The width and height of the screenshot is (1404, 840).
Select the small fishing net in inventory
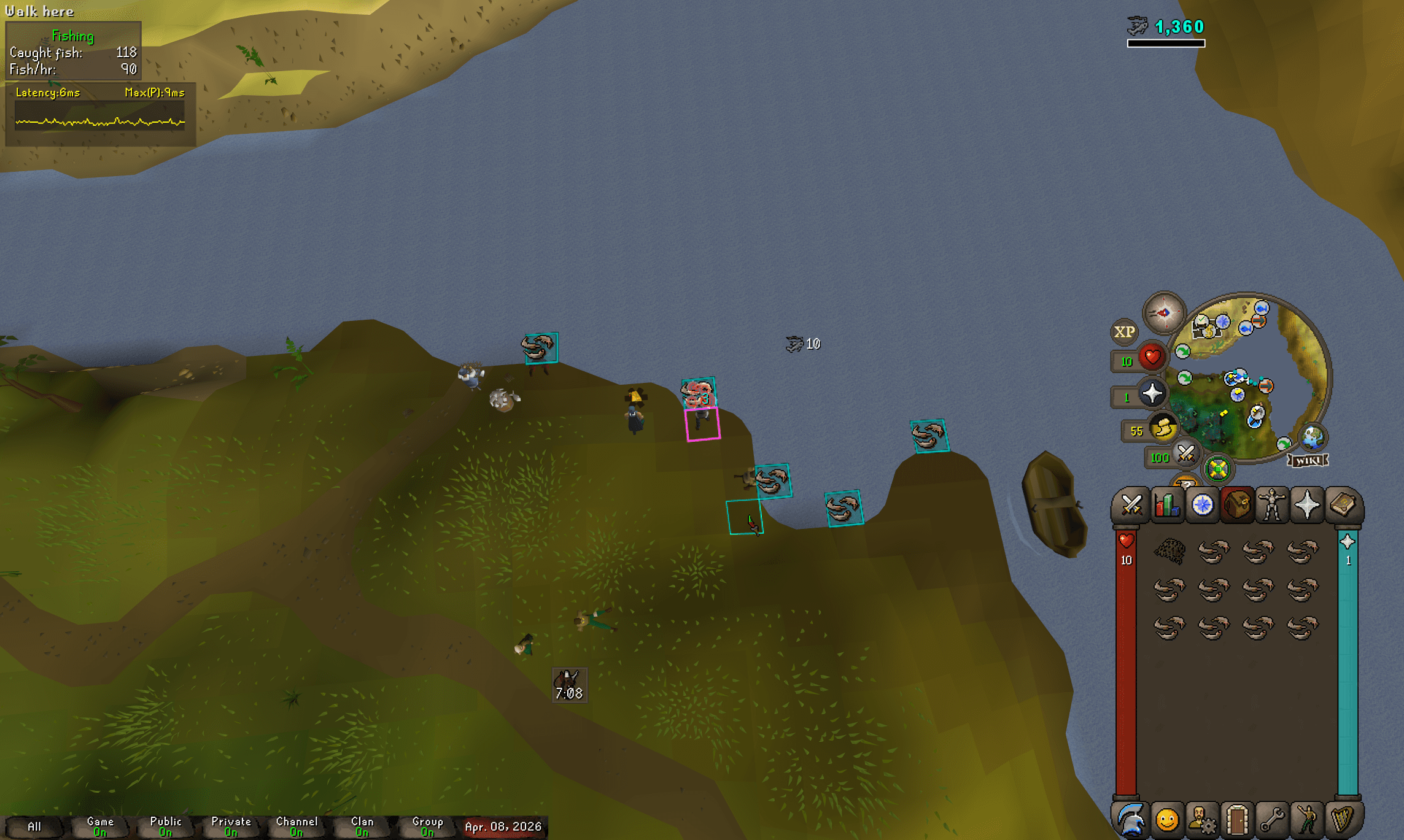(x=1169, y=550)
